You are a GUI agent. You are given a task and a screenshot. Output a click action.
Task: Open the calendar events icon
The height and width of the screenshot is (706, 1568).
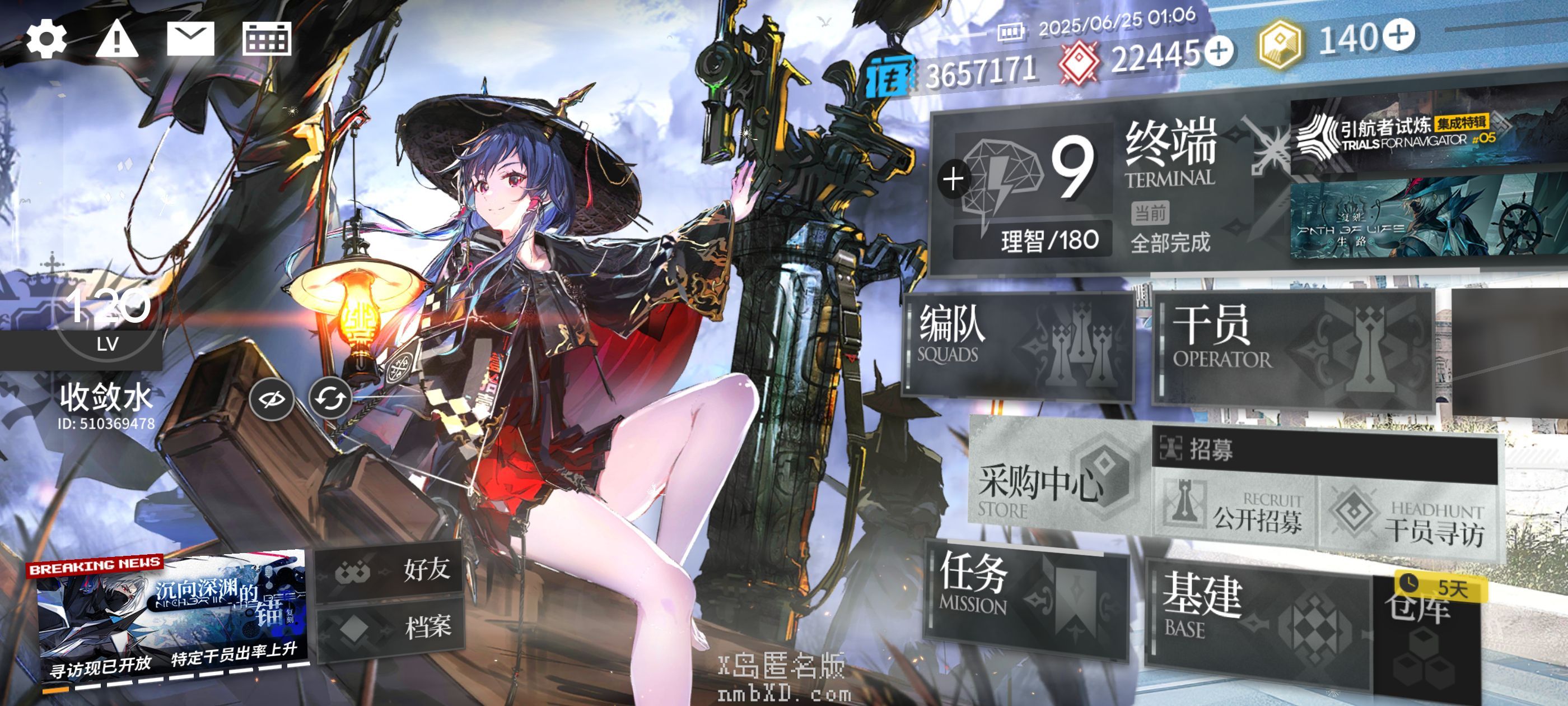267,39
